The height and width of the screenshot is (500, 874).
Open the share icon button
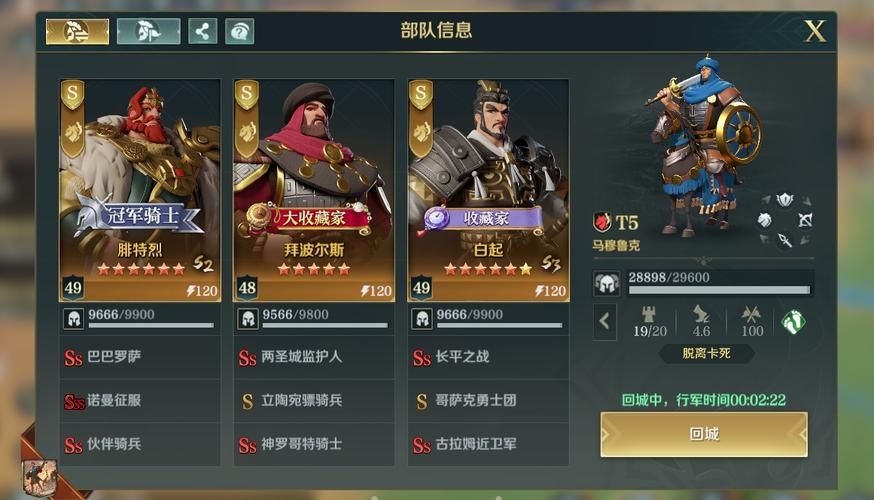[202, 31]
